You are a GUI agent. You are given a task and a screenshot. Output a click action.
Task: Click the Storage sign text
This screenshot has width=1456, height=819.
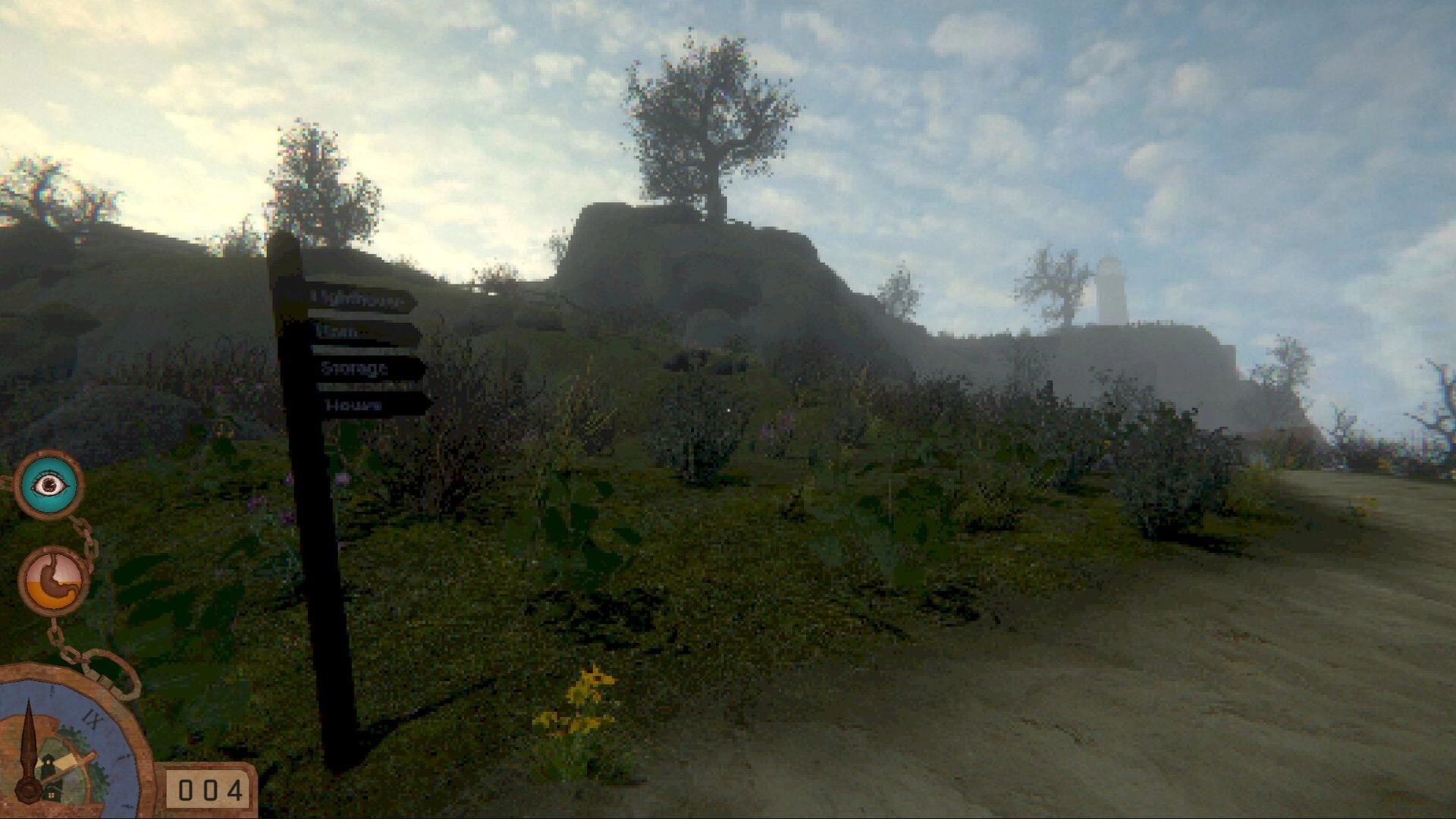(354, 369)
